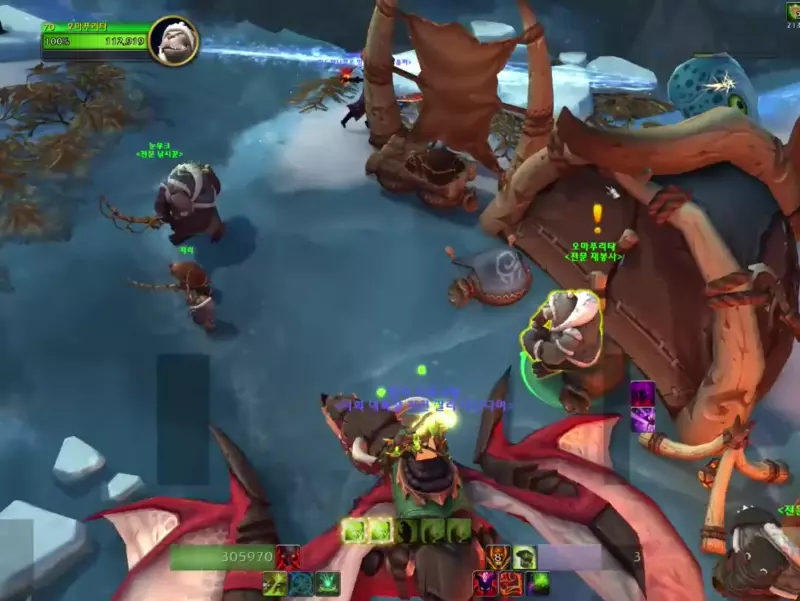Cast the yellow-green diagonal staff ability
800x601 pixels.
[274, 583]
